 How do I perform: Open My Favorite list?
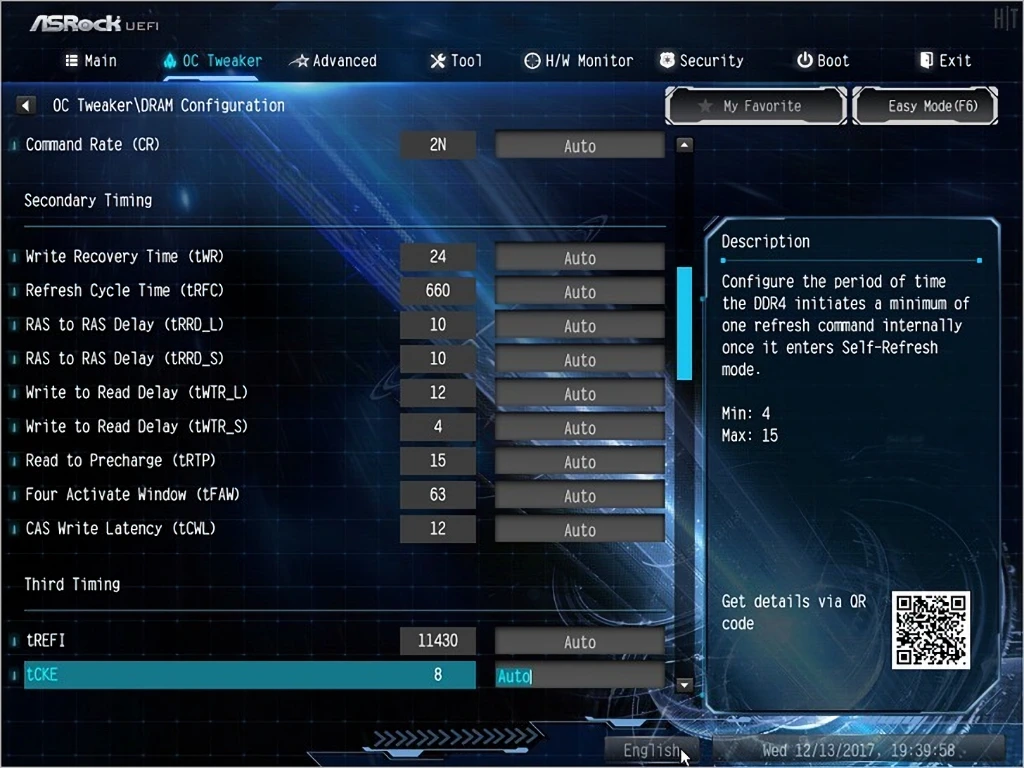pyautogui.click(x=756, y=106)
